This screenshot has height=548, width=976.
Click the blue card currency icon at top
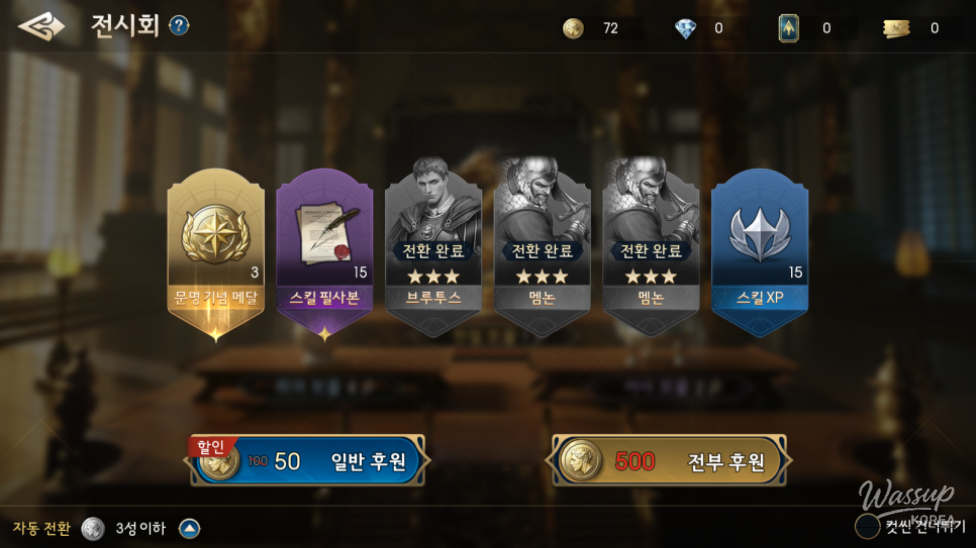point(788,28)
